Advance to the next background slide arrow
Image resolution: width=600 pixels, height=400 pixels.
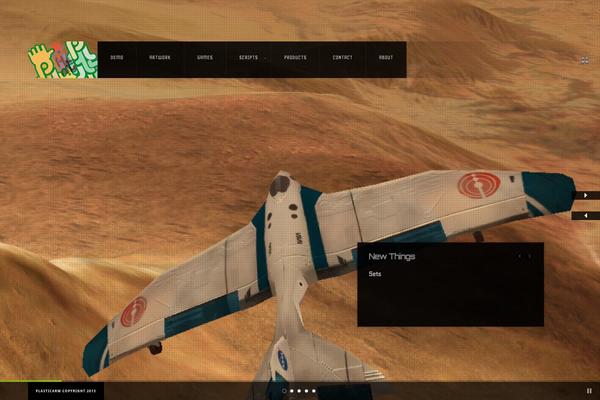(x=586, y=195)
